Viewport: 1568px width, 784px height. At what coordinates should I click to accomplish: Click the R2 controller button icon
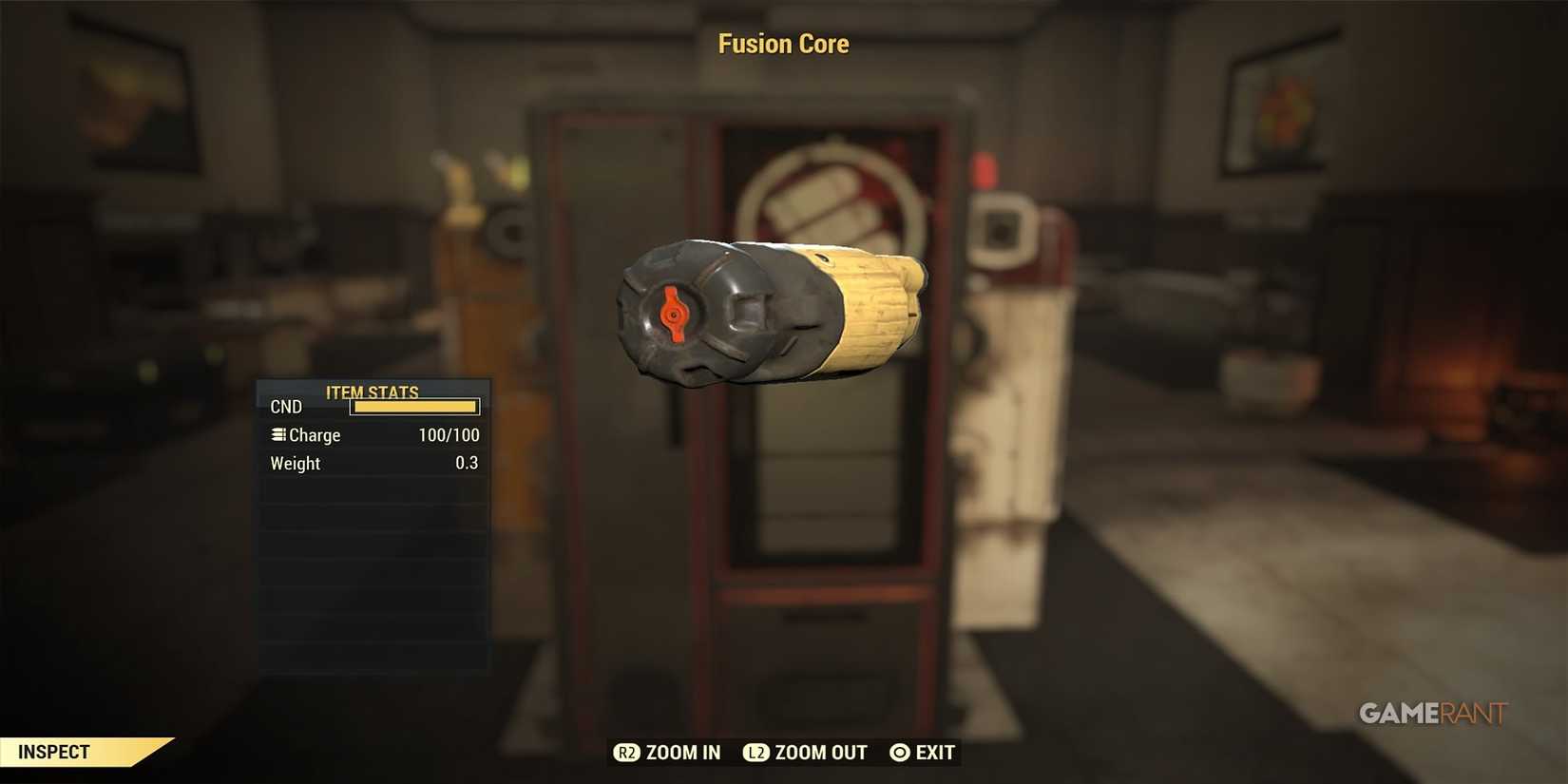click(x=628, y=753)
